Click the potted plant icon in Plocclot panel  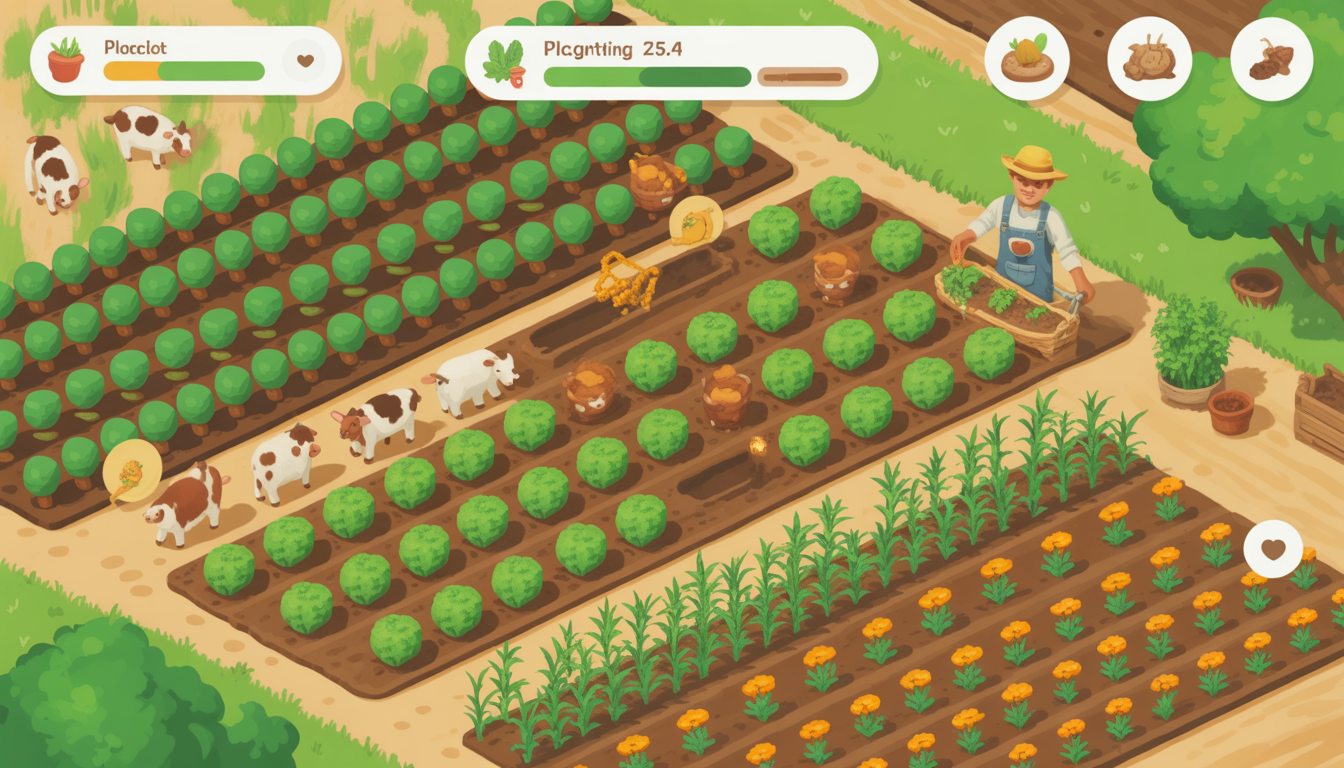click(66, 60)
